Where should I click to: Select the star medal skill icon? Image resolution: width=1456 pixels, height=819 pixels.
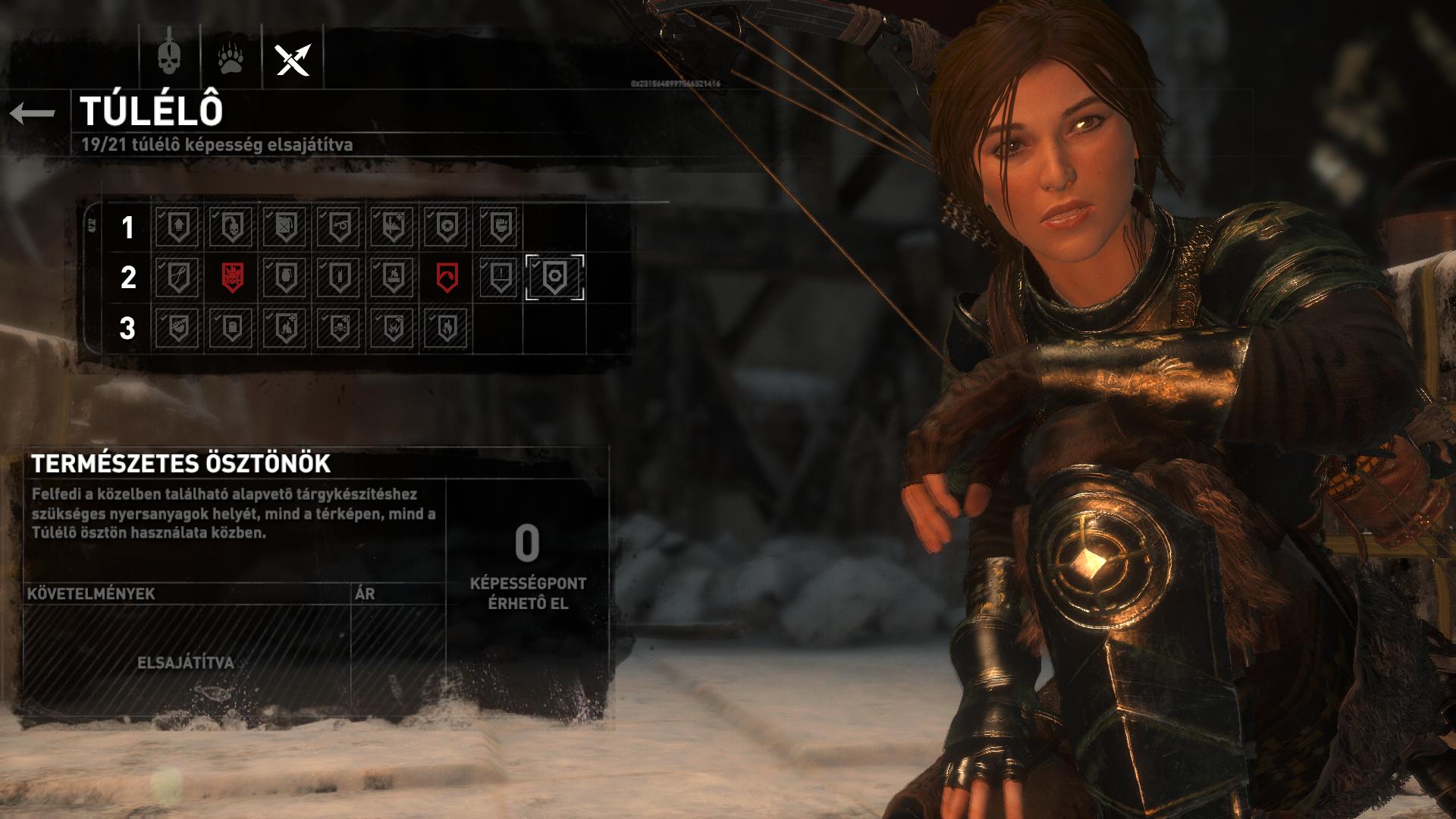[x=447, y=227]
